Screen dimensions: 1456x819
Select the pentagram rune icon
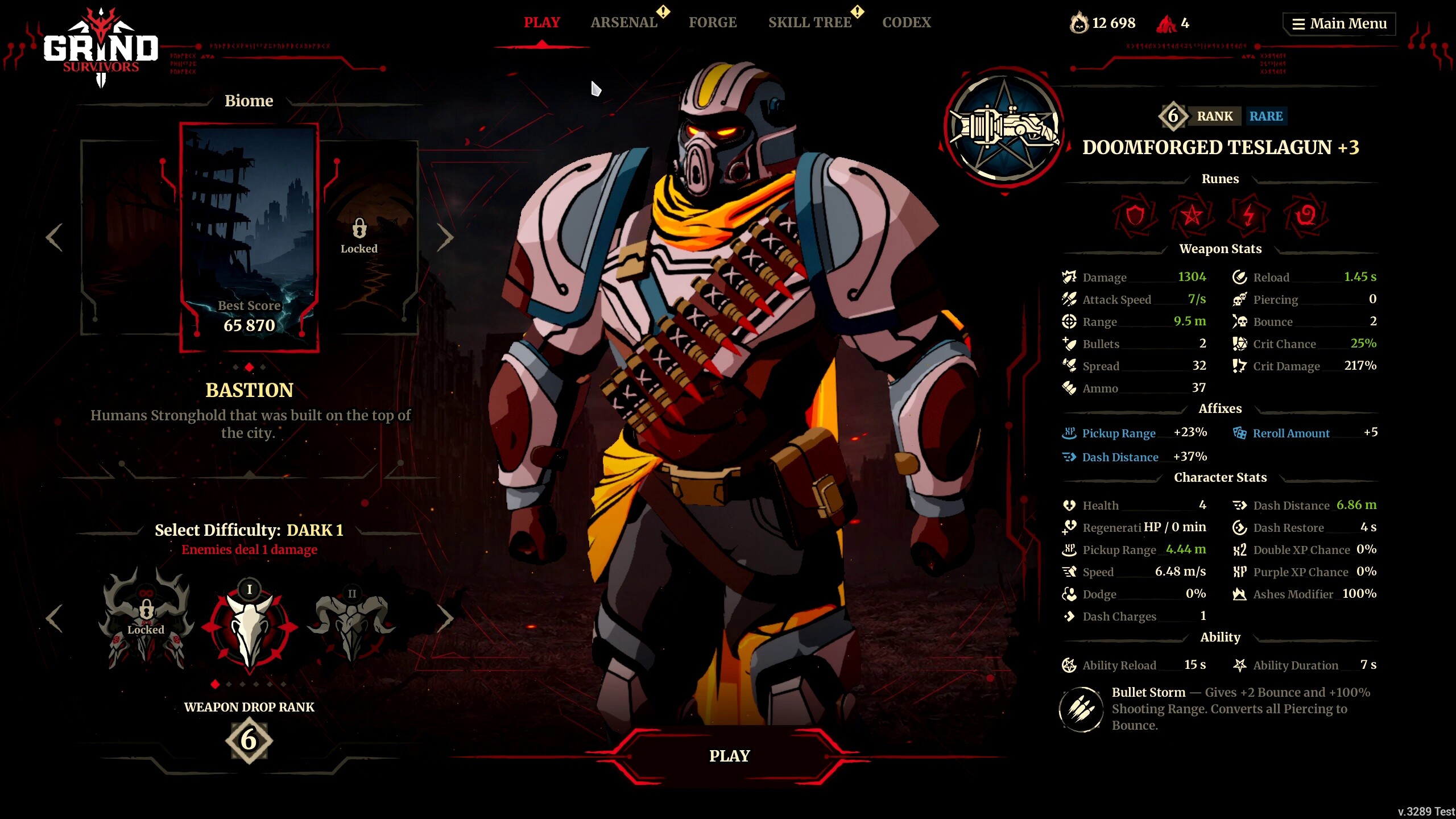[1192, 216]
